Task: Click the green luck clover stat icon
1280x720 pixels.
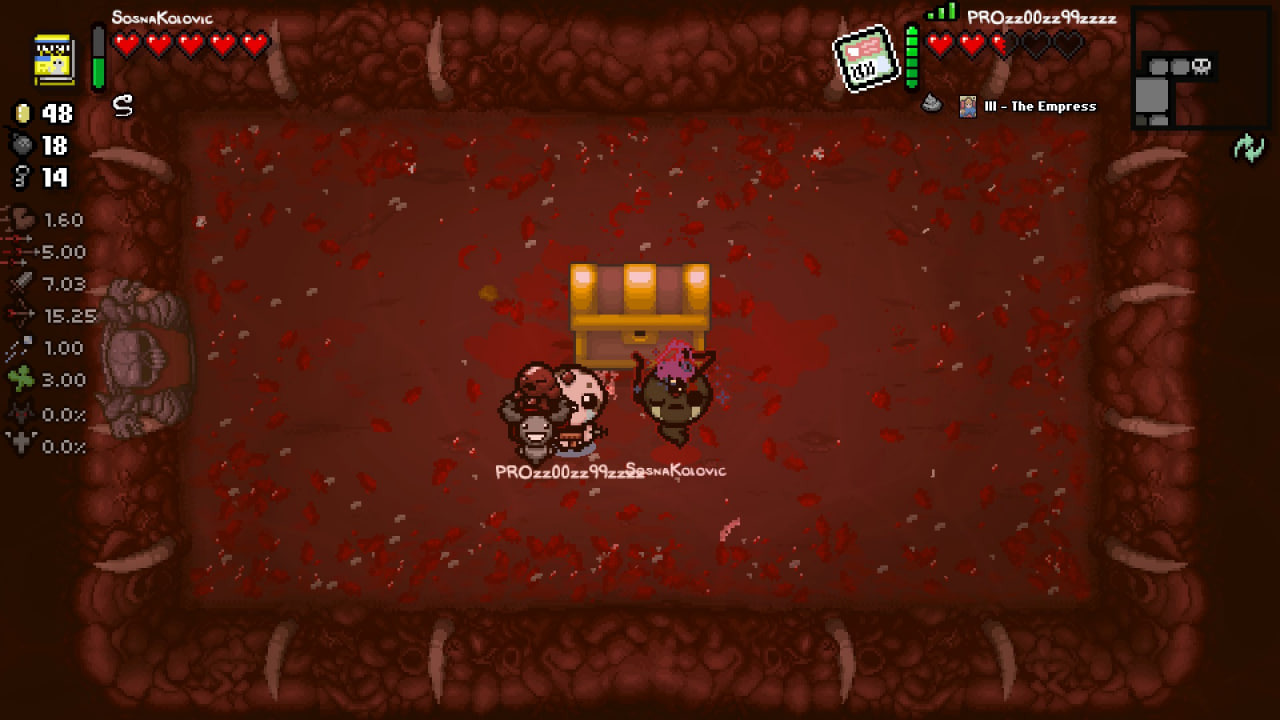Action: point(22,379)
